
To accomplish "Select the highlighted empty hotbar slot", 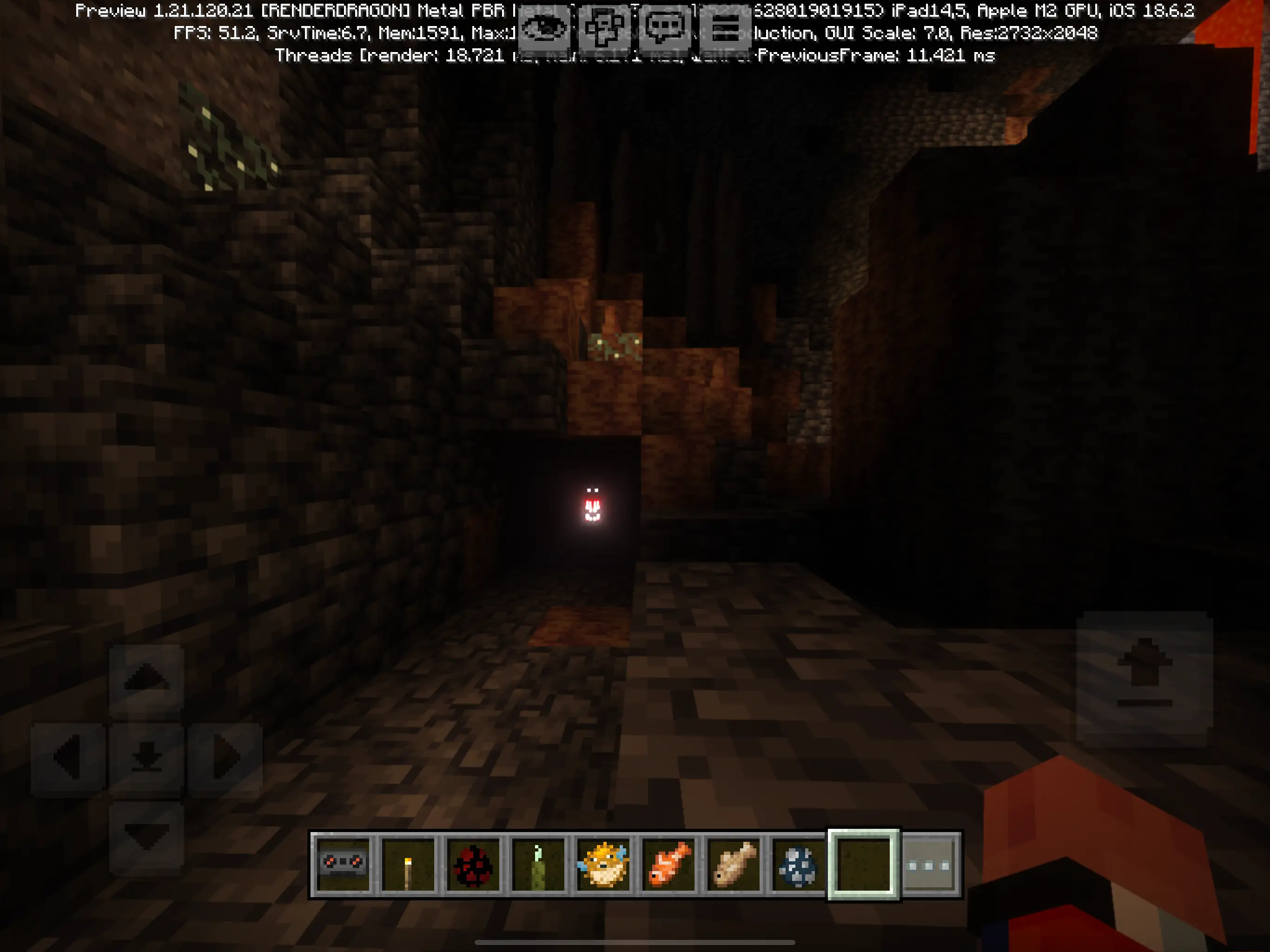I will point(863,864).
